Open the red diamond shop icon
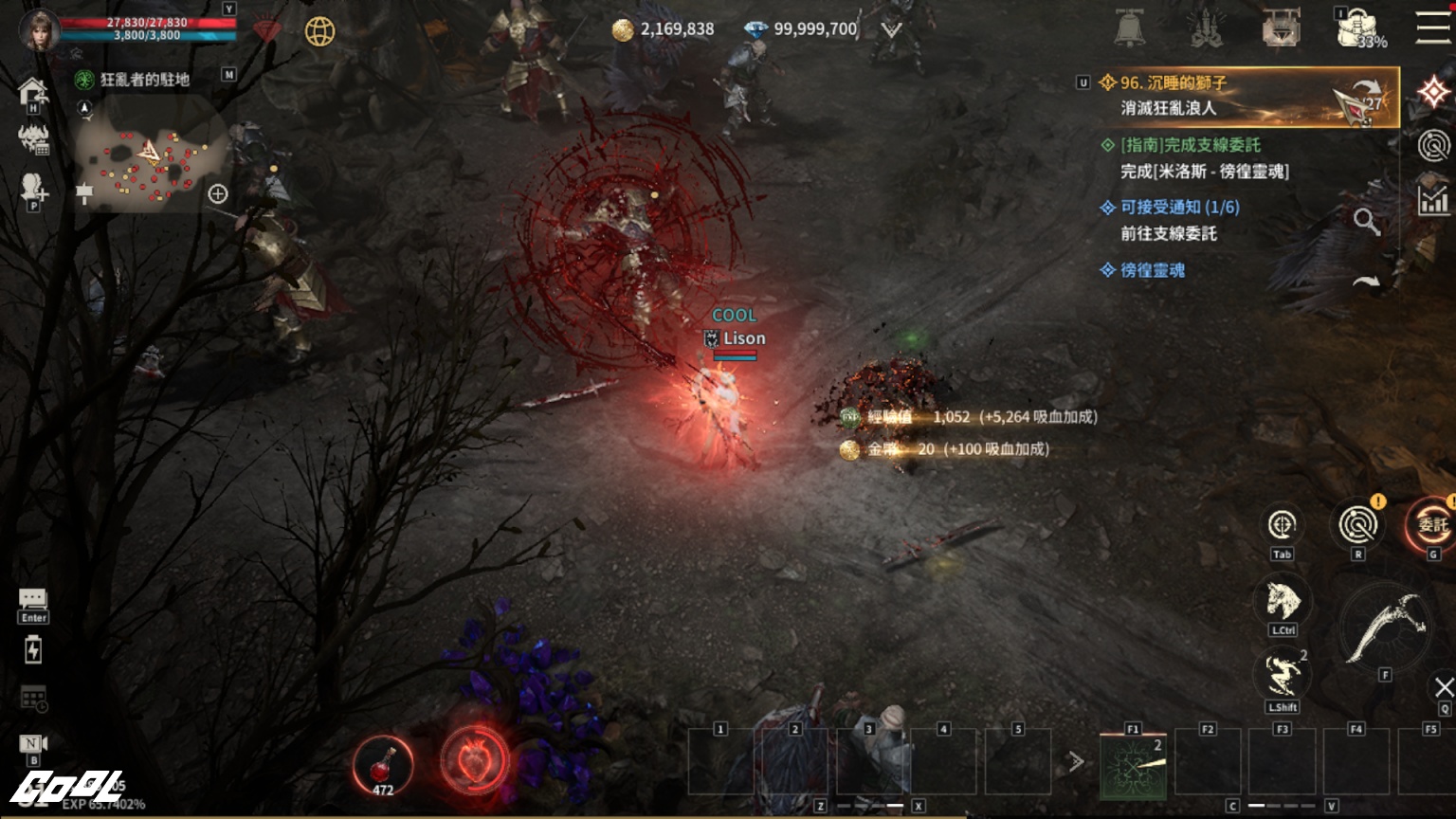The image size is (1456, 819). (267, 31)
